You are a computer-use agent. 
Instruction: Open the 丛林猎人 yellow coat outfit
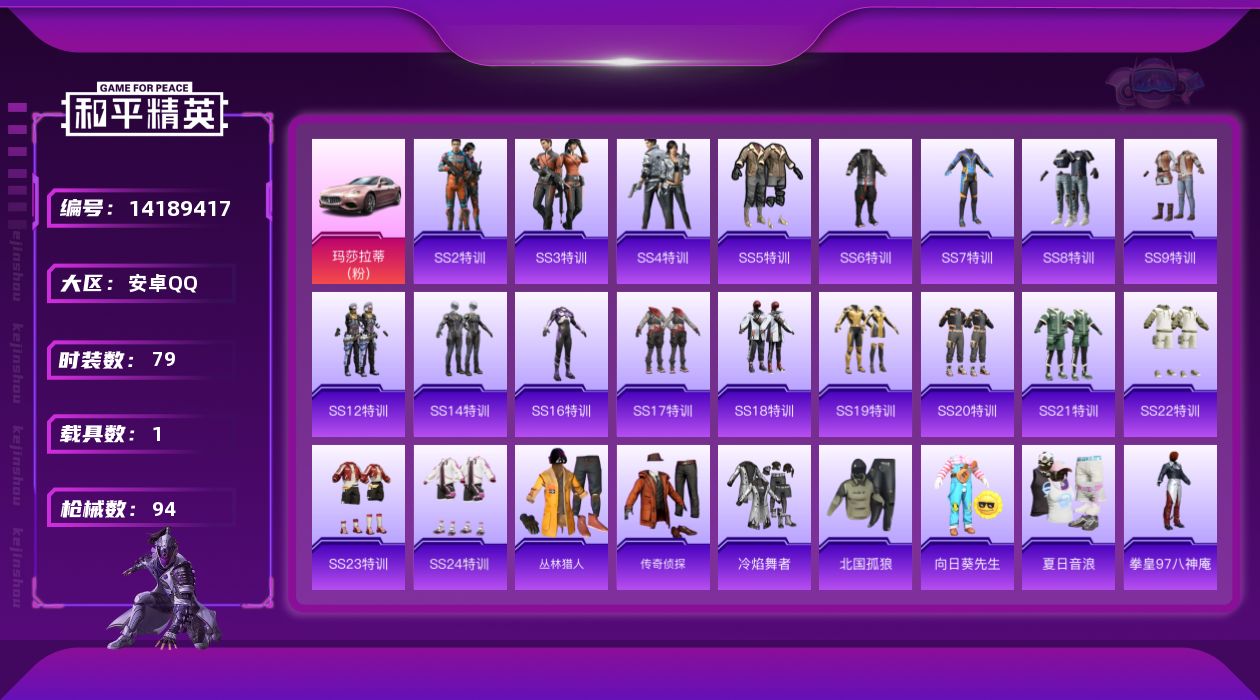561,517
